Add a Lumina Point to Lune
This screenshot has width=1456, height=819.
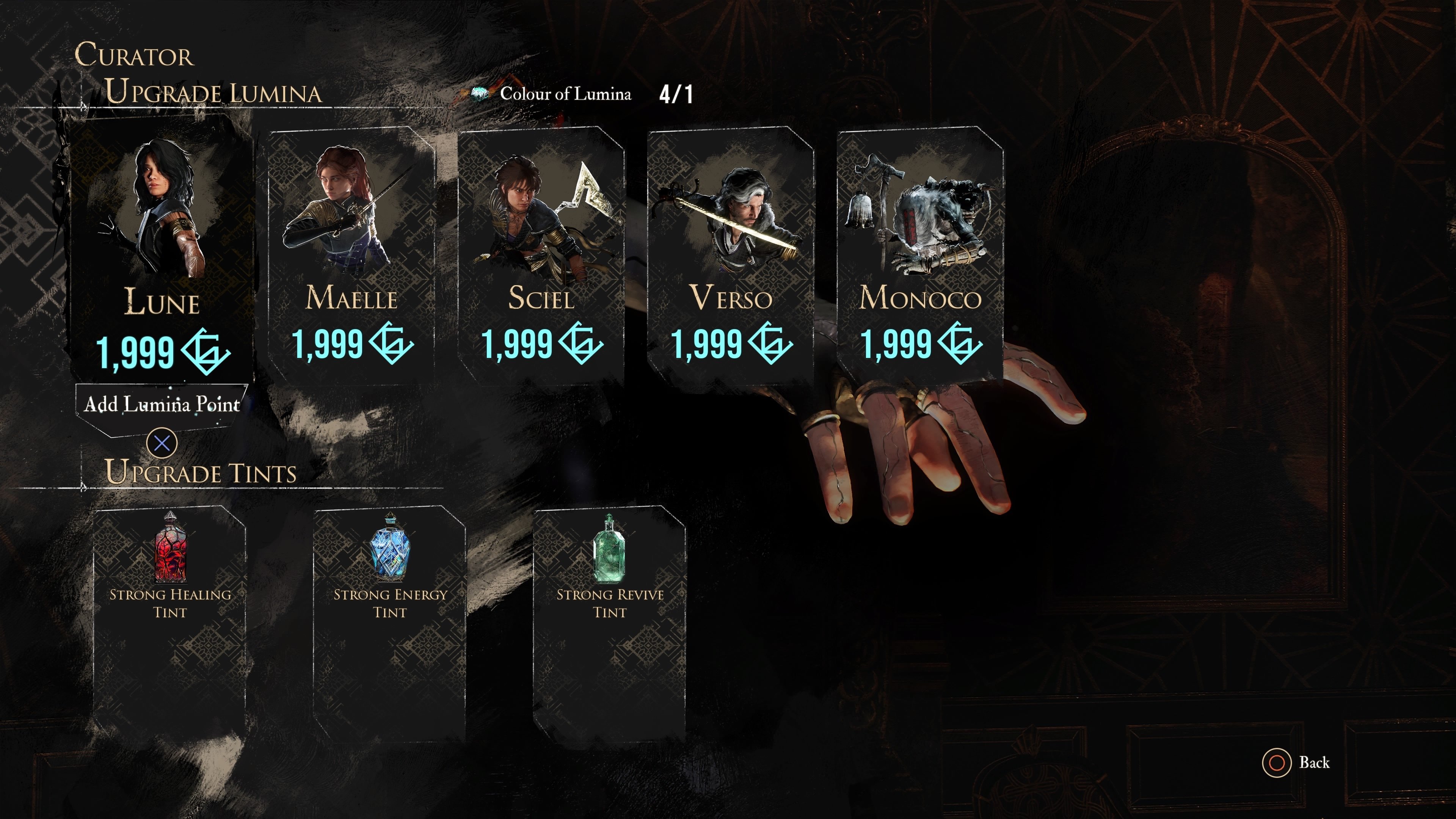click(162, 405)
